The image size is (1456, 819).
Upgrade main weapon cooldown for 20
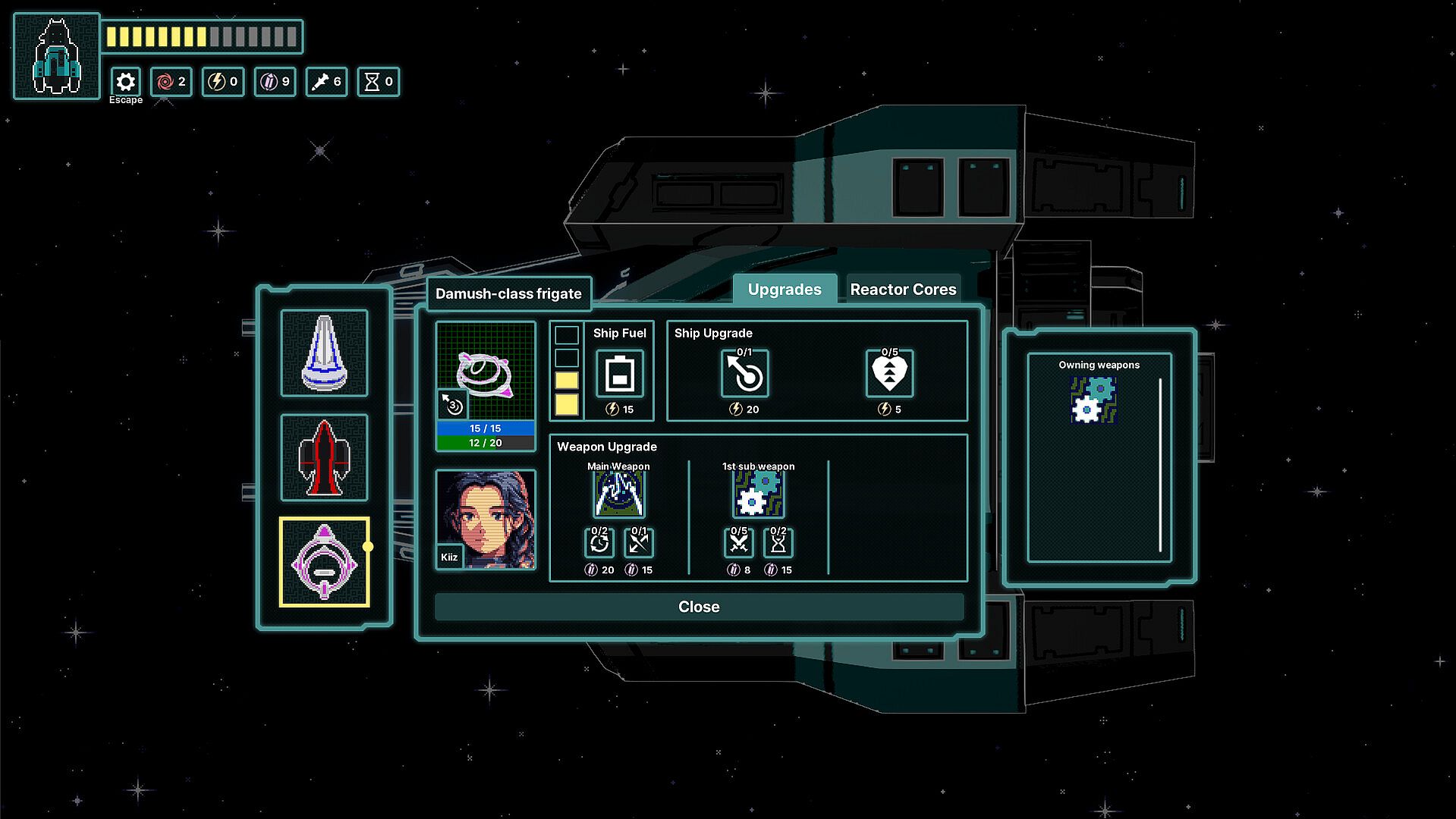coord(599,543)
